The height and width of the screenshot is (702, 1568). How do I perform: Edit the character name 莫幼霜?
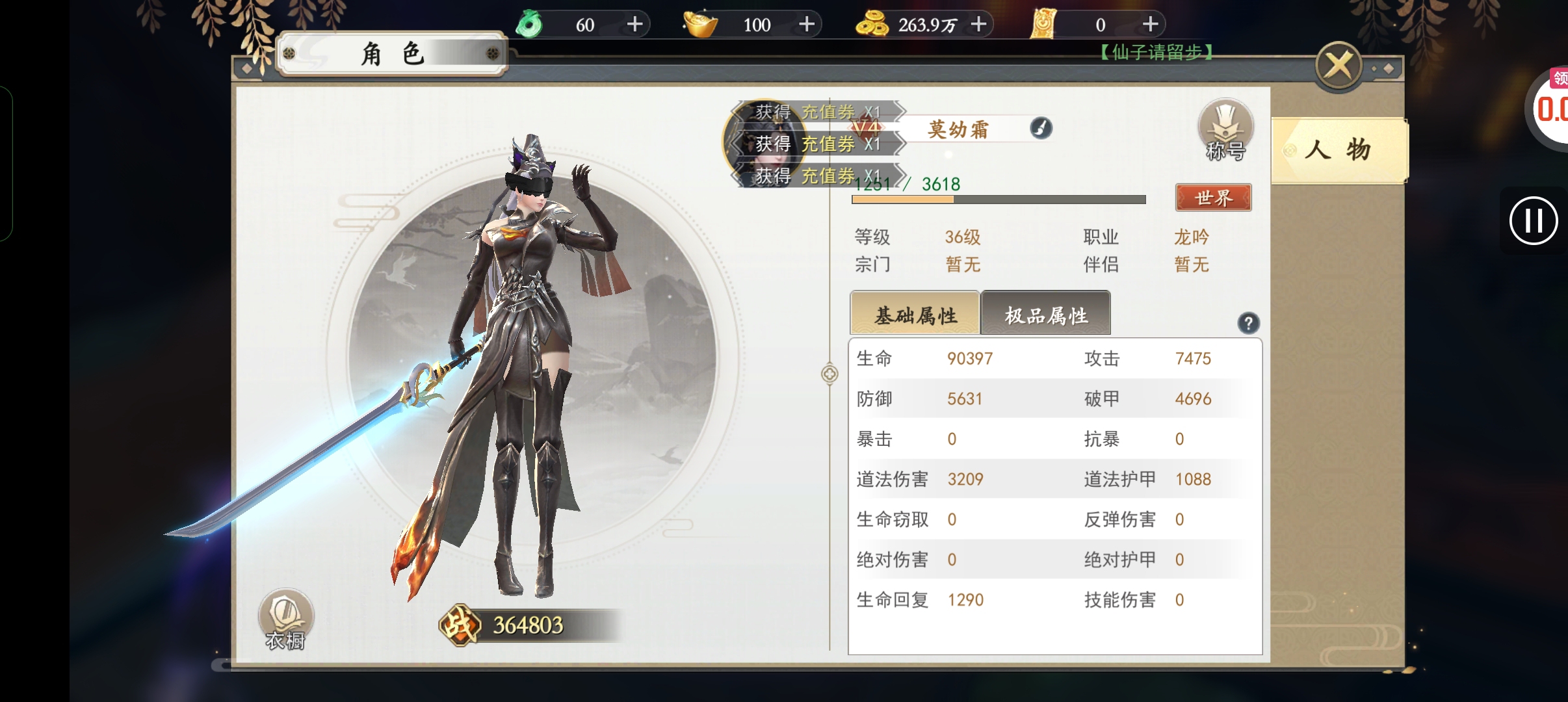pos(1041,128)
